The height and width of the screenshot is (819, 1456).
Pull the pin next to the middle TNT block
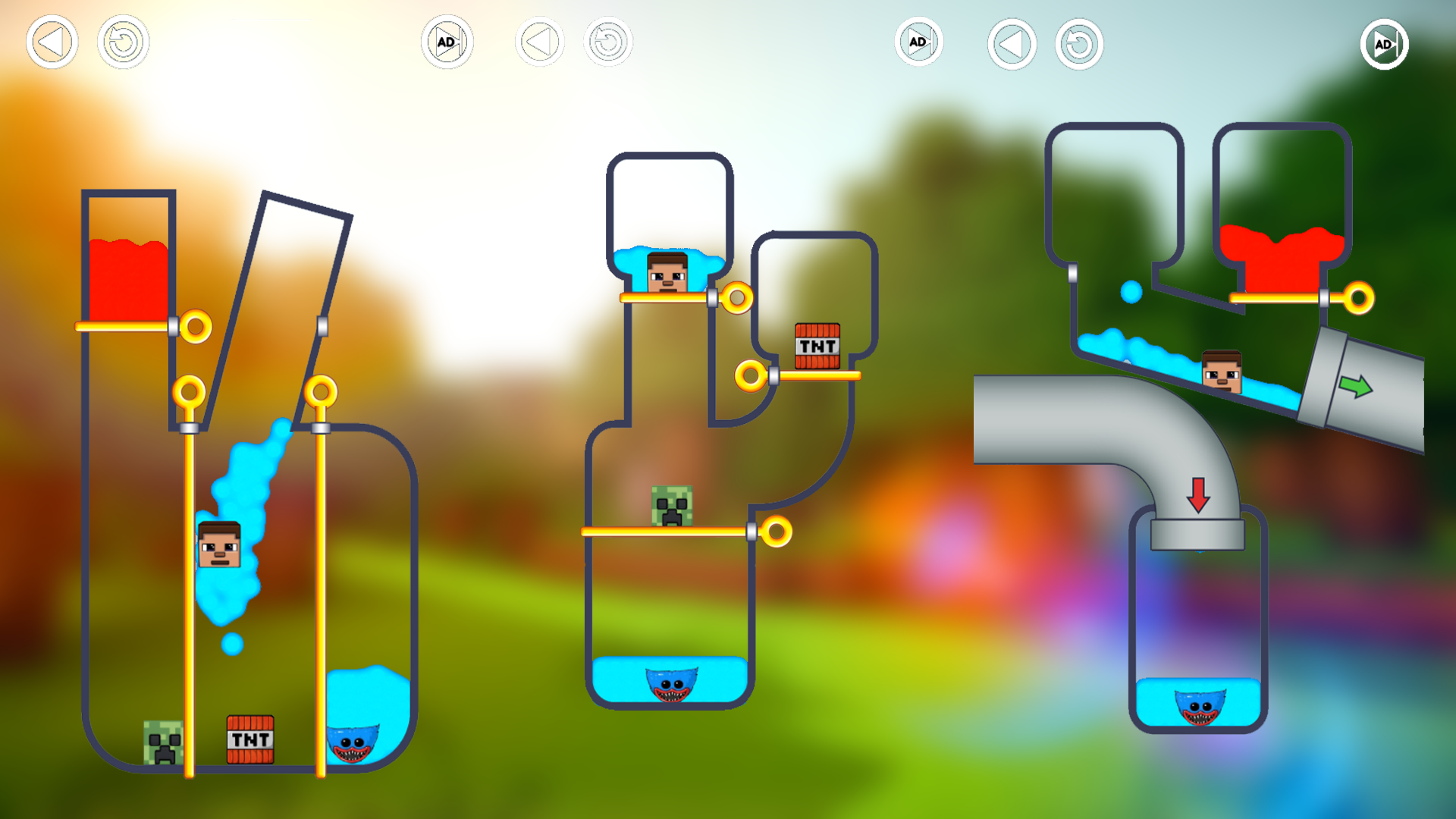pyautogui.click(x=751, y=375)
